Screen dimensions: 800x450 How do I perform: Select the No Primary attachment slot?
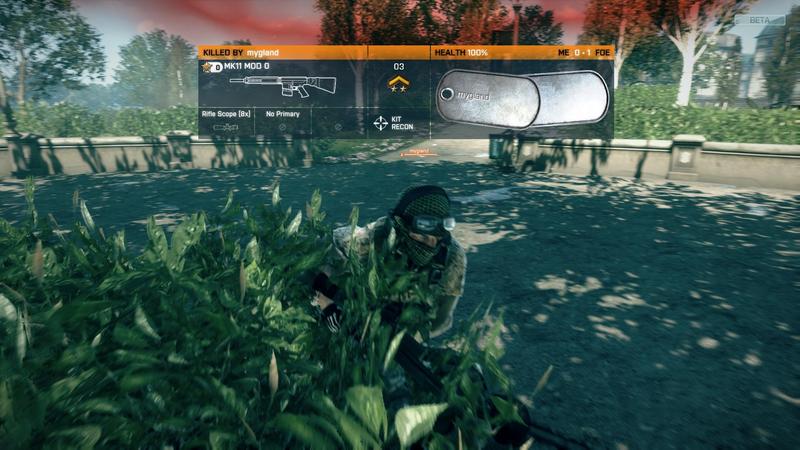click(283, 122)
